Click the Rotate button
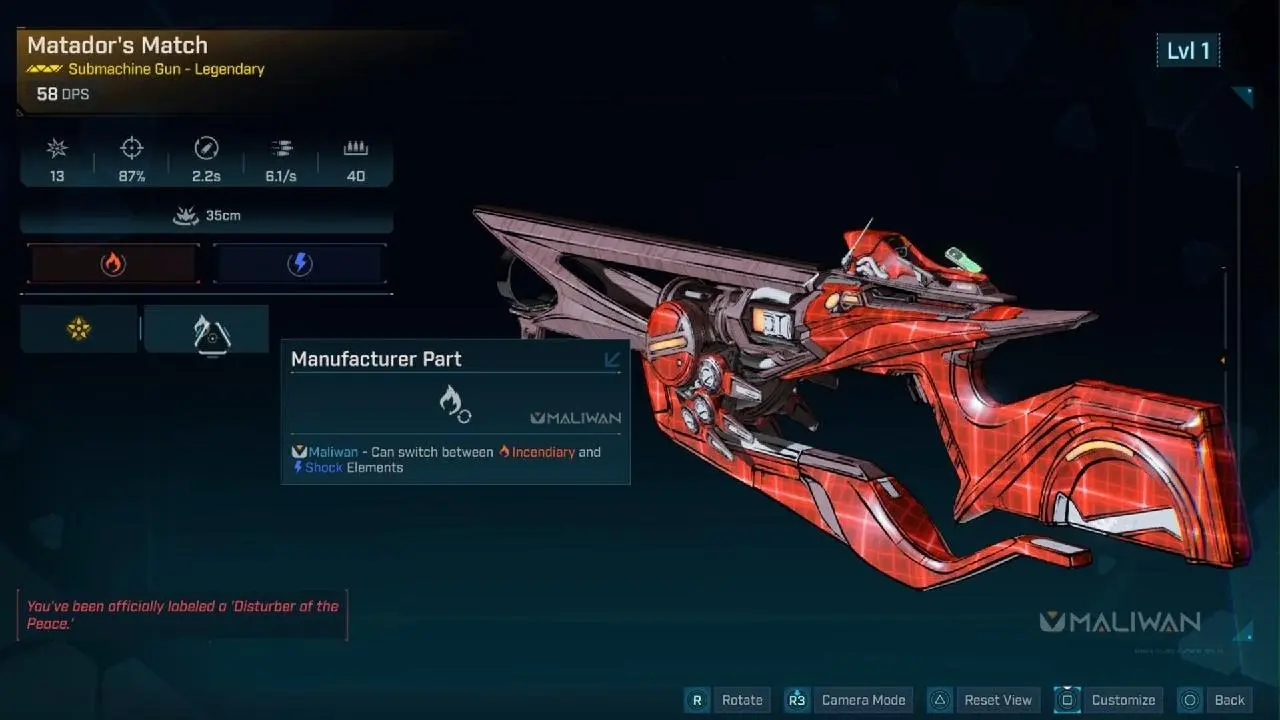 coord(728,700)
